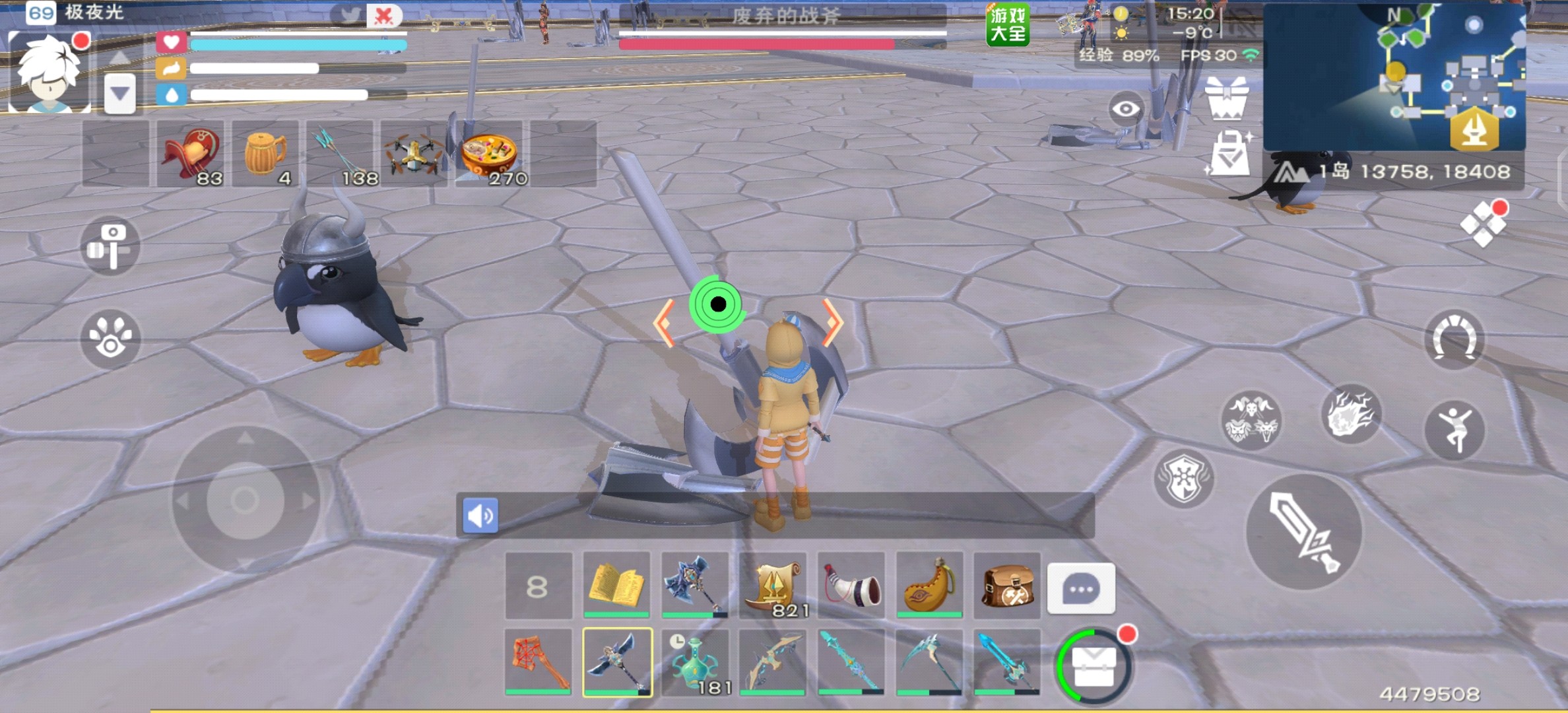Activate the shield defense skill
The image size is (1568, 713).
pyautogui.click(x=1184, y=479)
